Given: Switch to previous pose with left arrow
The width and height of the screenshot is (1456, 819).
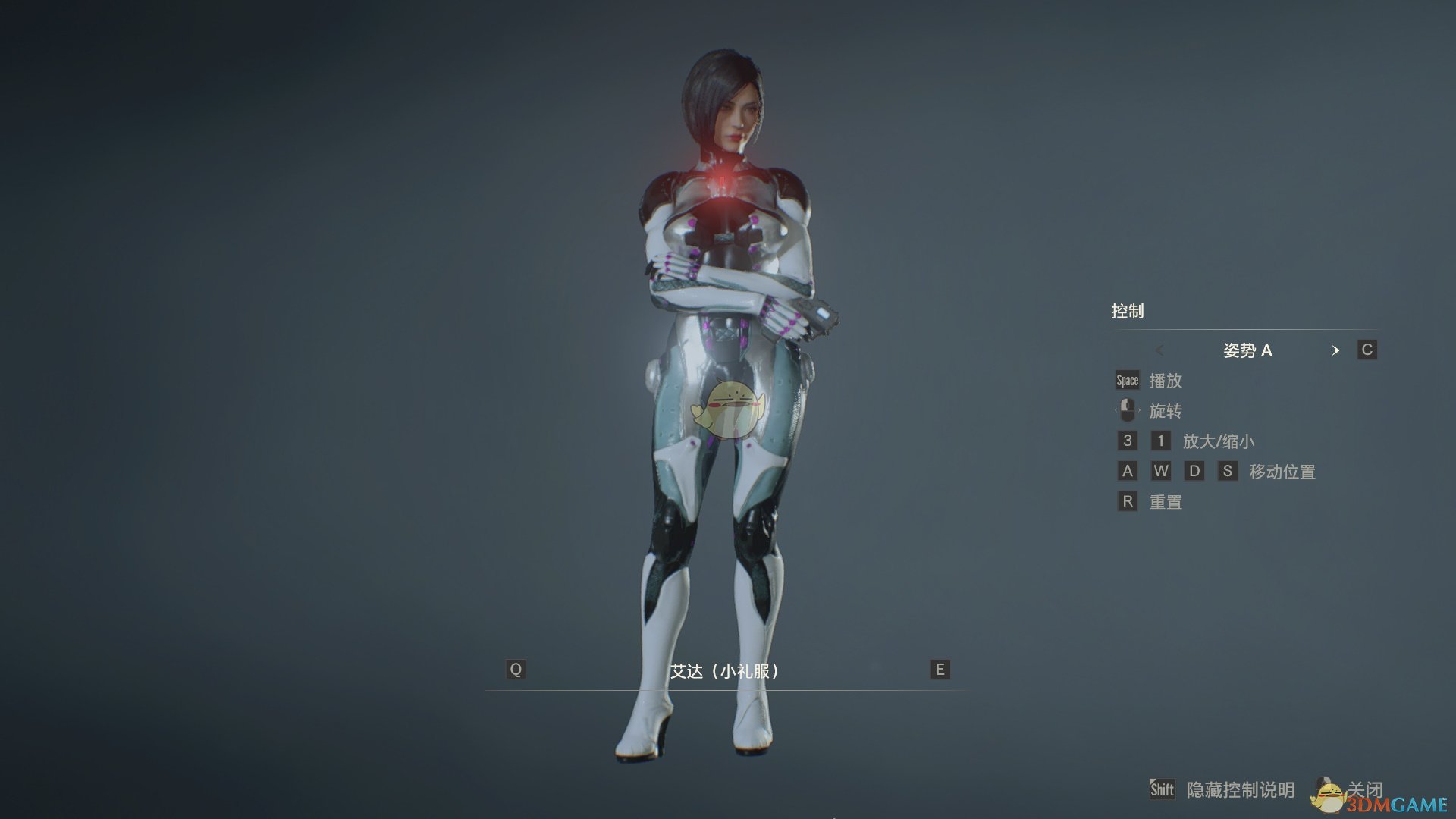Looking at the screenshot, I should [1160, 350].
